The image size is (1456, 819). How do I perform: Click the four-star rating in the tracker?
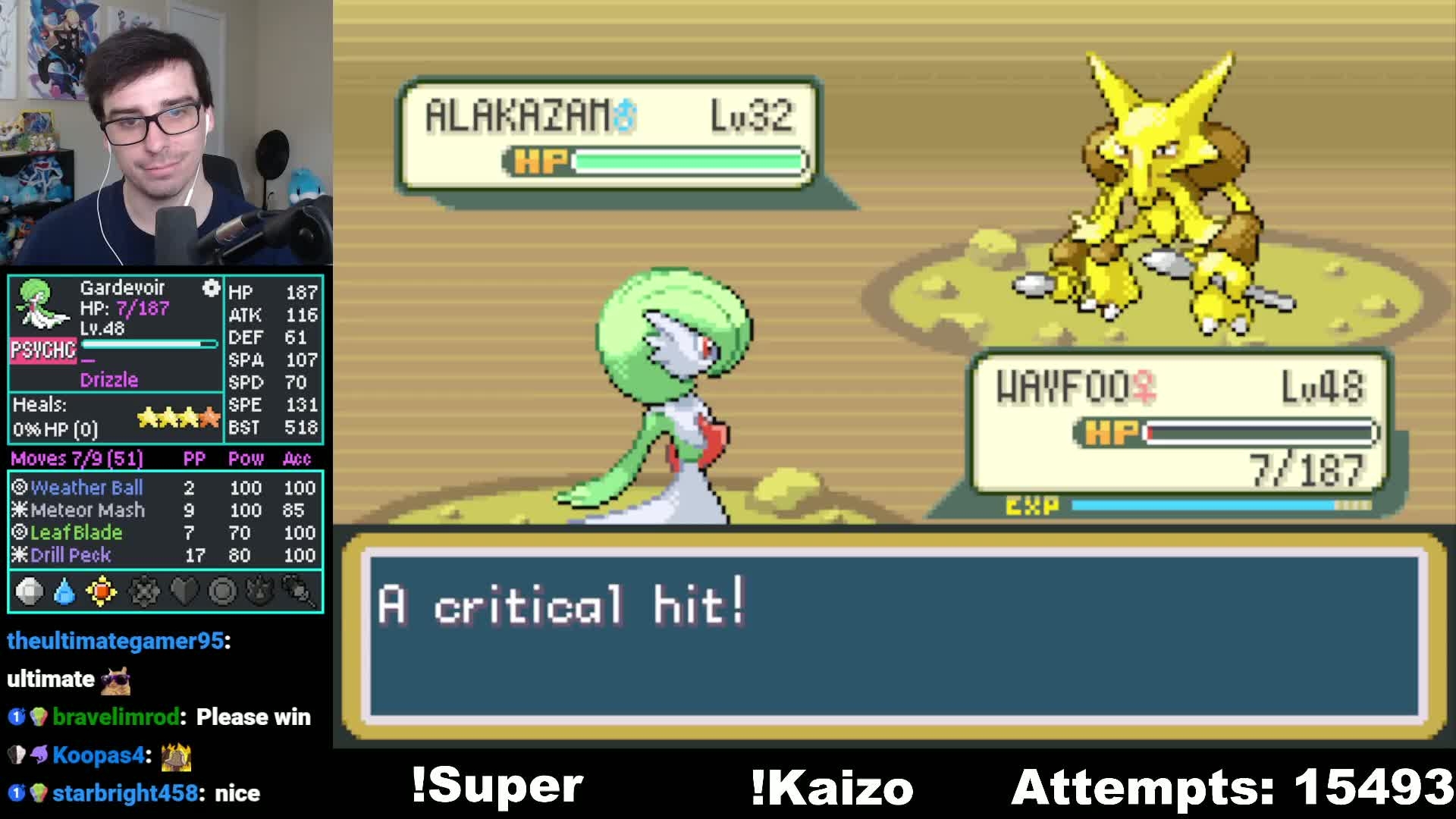178,417
